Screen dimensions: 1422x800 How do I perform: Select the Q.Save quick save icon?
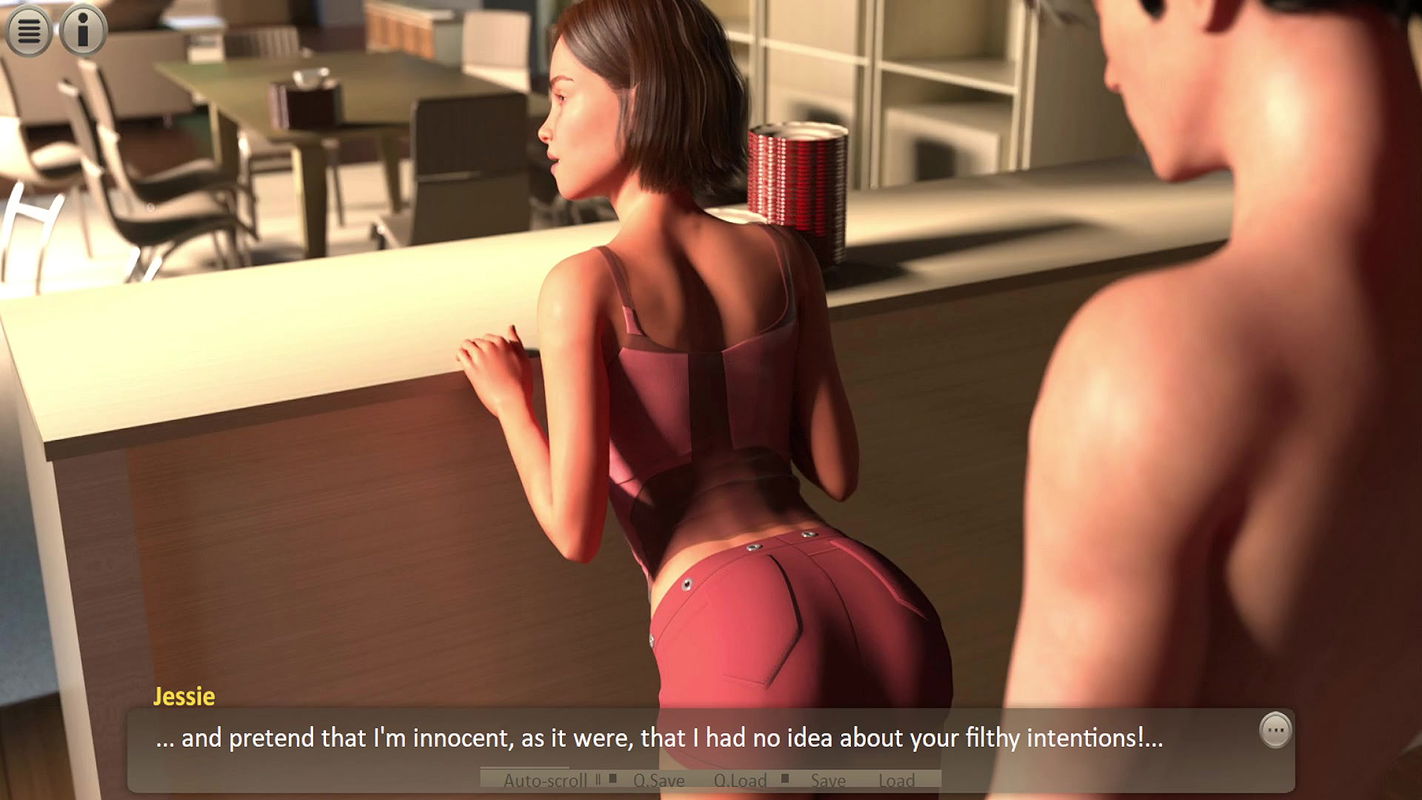point(658,780)
